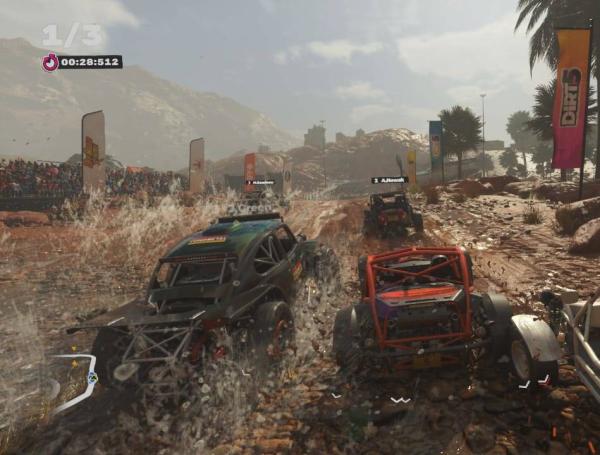Select the player marker on the minimap
The height and width of the screenshot is (455, 600).
[x=92, y=377]
